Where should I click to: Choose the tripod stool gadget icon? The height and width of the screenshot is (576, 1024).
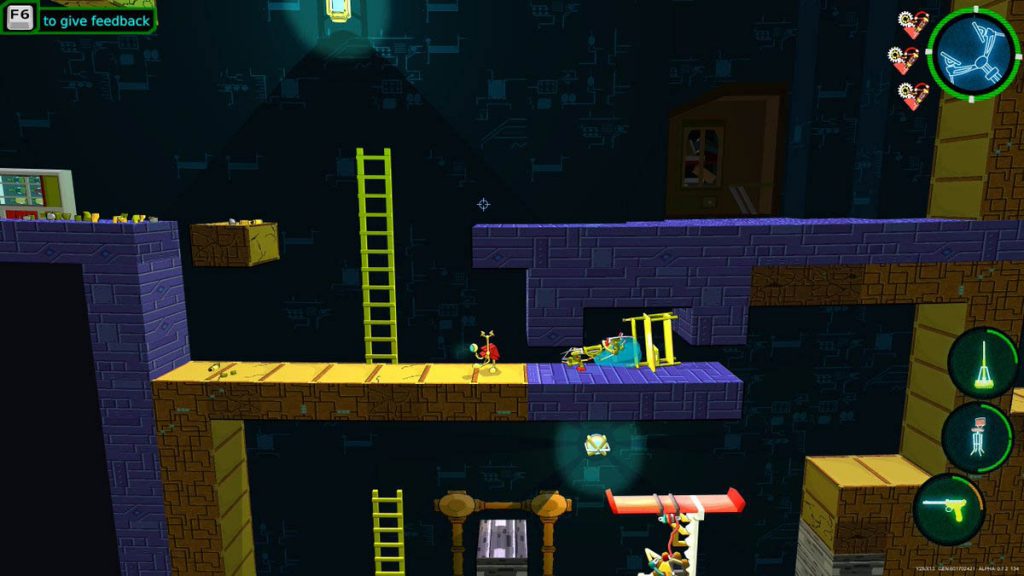pyautogui.click(x=978, y=437)
